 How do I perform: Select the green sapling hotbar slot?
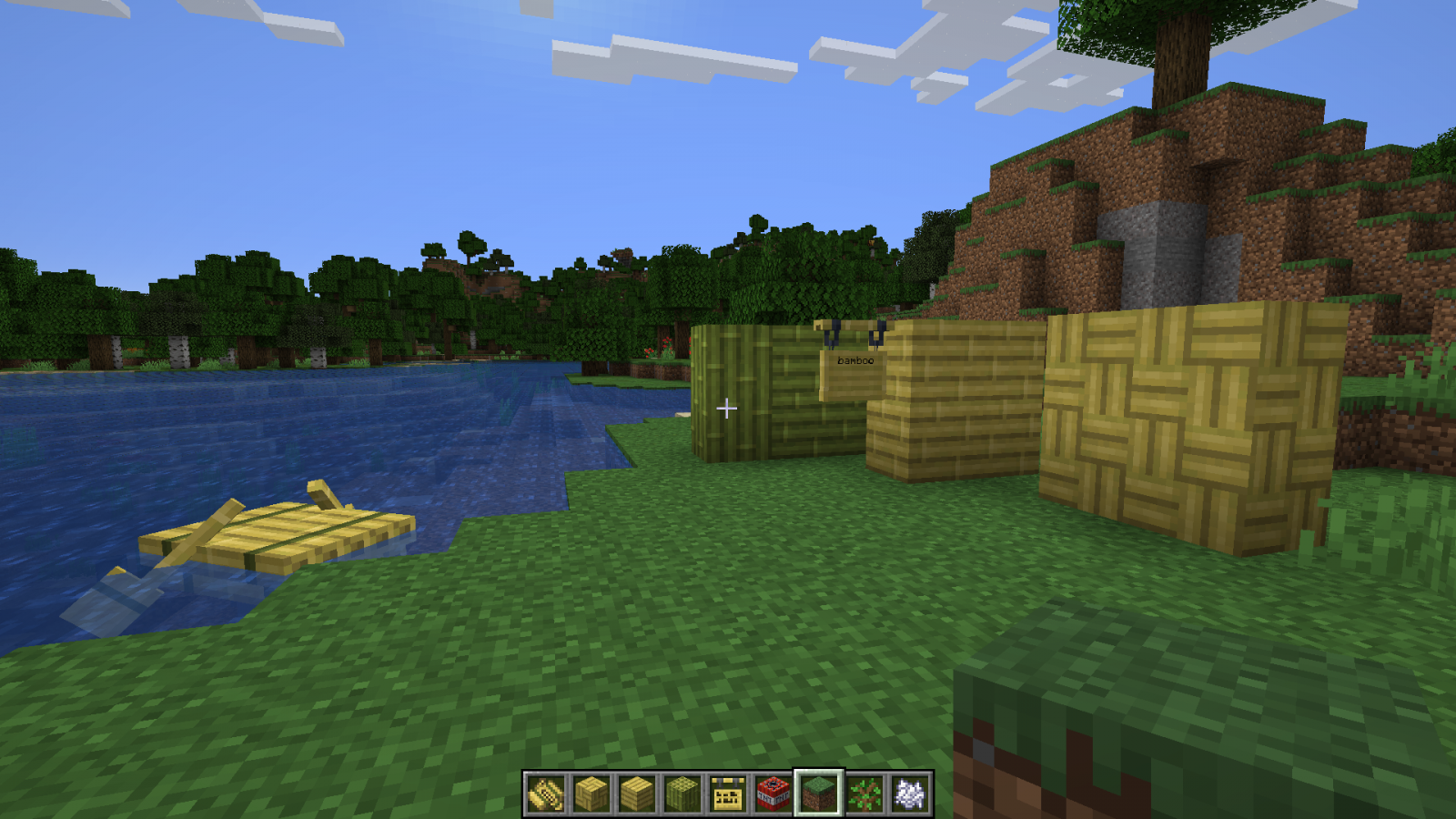coord(864,794)
